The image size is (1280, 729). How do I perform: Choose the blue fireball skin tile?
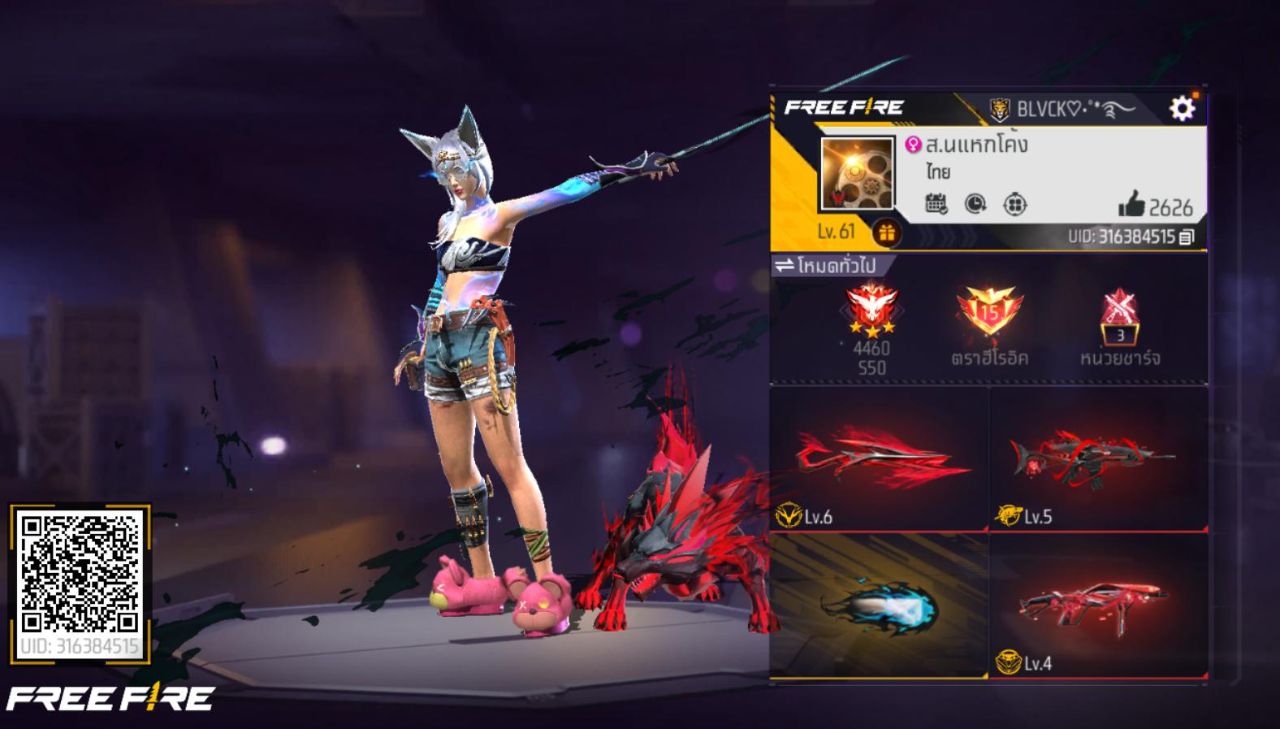(x=879, y=606)
